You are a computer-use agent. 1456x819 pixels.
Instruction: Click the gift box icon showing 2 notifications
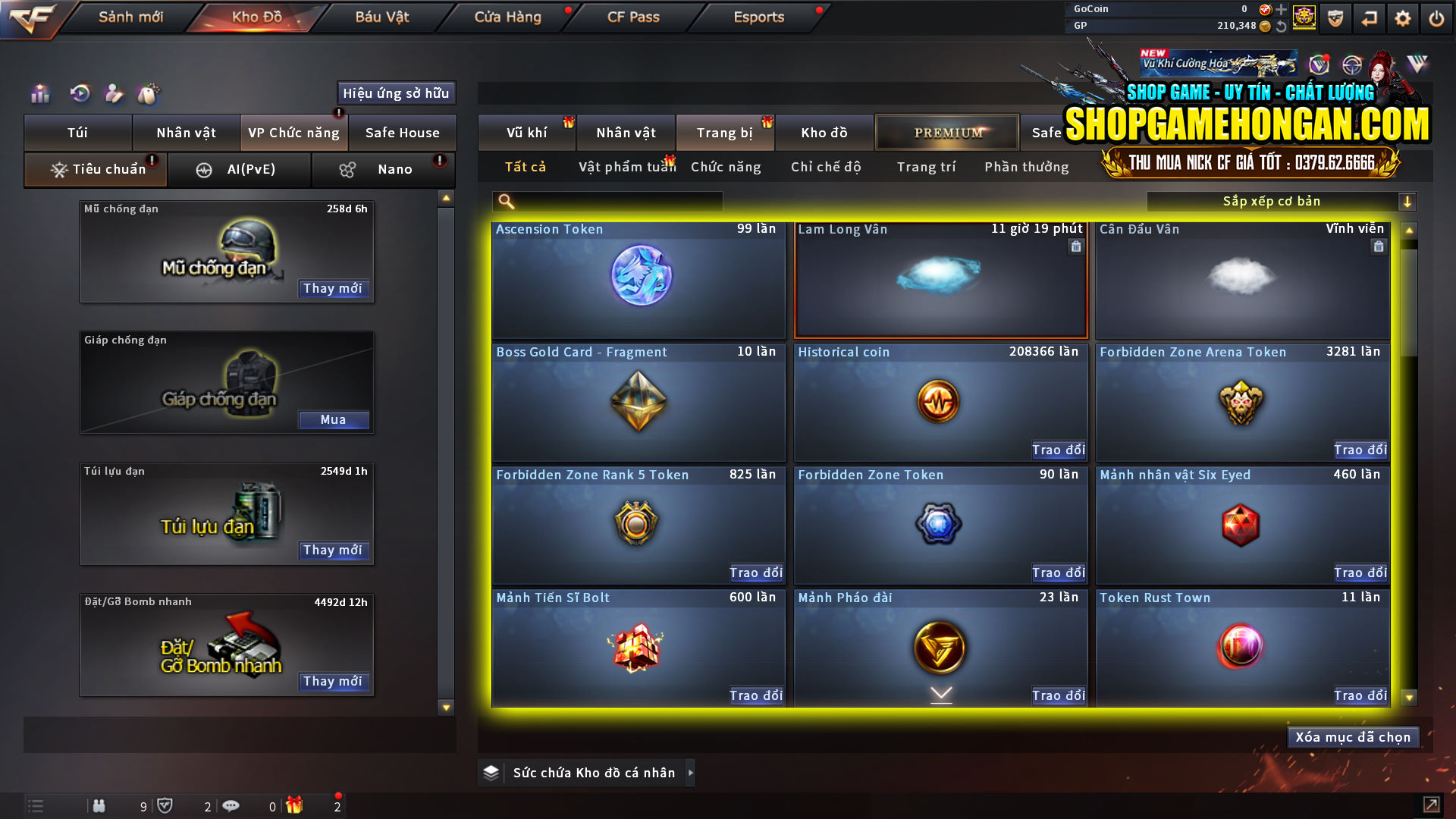[x=296, y=806]
